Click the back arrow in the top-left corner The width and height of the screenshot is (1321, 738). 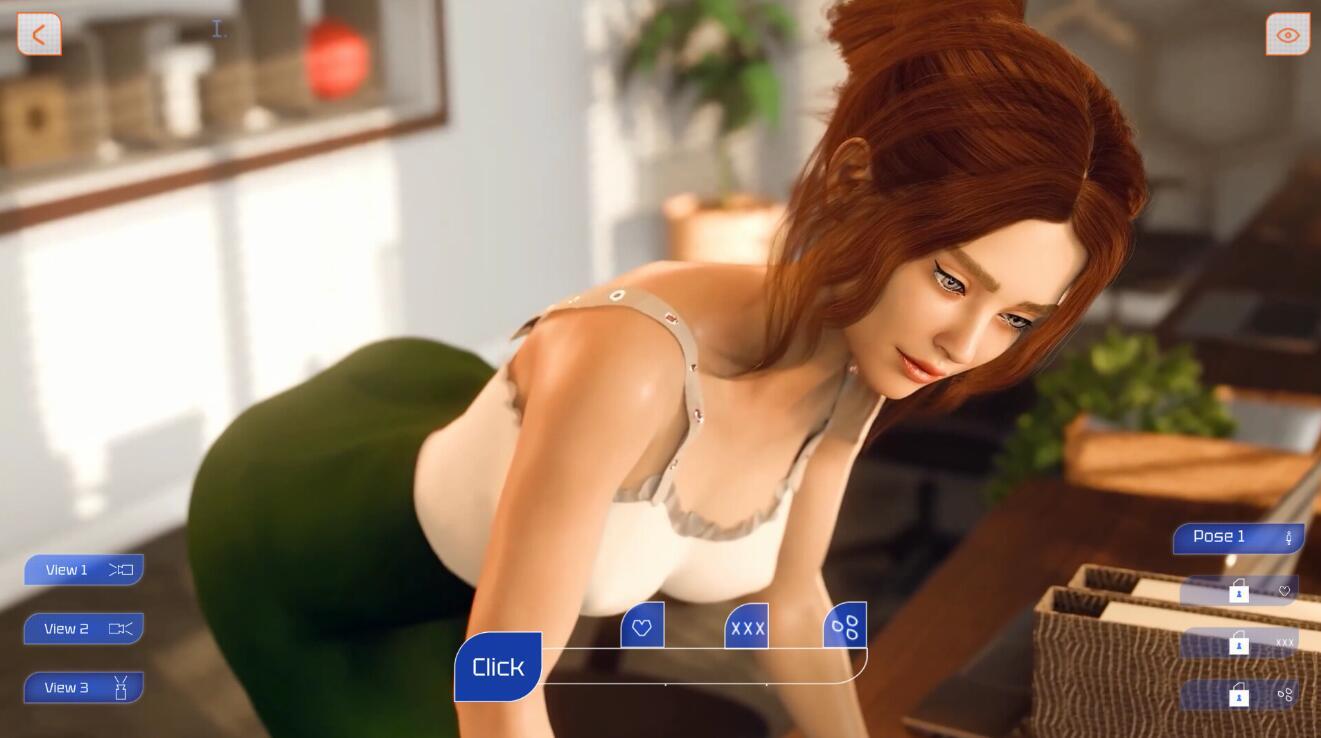[38, 33]
